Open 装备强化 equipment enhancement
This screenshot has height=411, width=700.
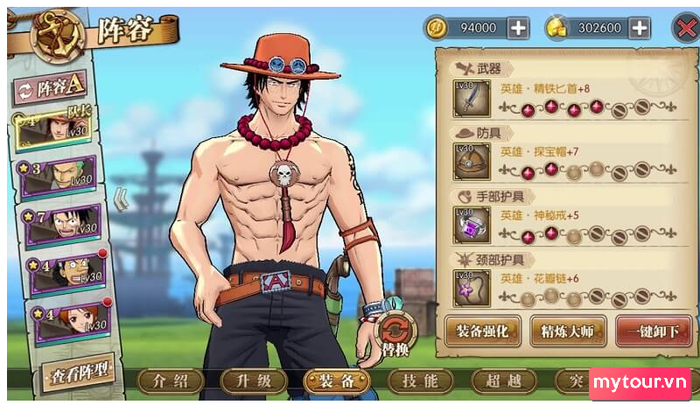tap(482, 330)
